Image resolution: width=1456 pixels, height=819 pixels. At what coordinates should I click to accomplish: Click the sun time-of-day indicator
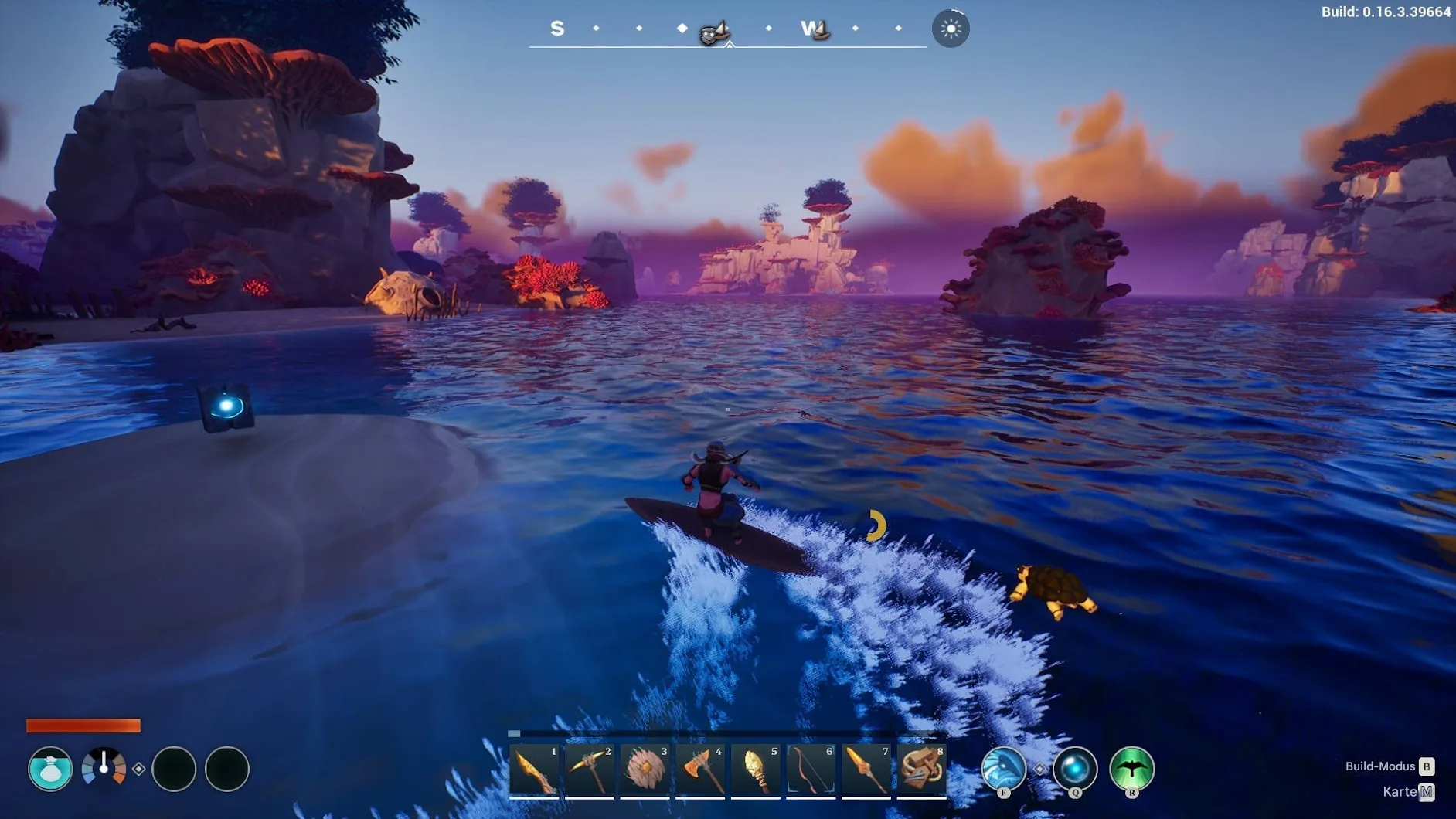(x=951, y=29)
